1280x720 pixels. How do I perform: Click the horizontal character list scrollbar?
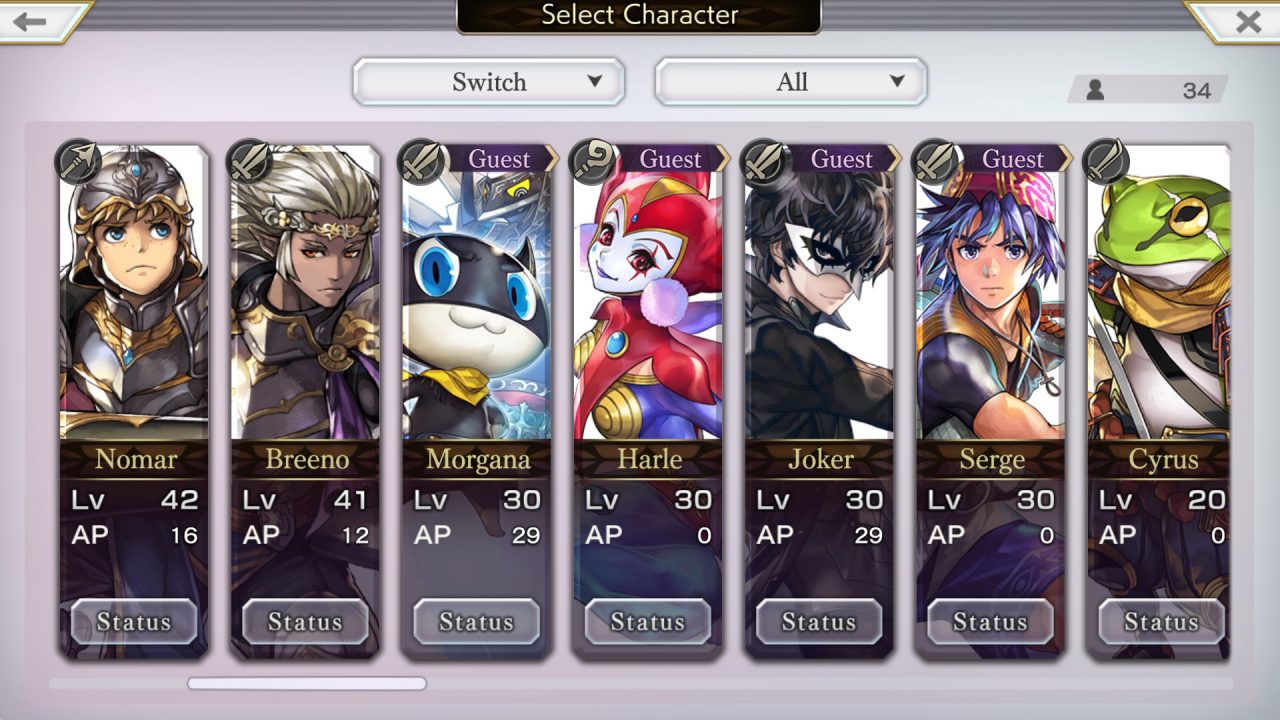(307, 684)
